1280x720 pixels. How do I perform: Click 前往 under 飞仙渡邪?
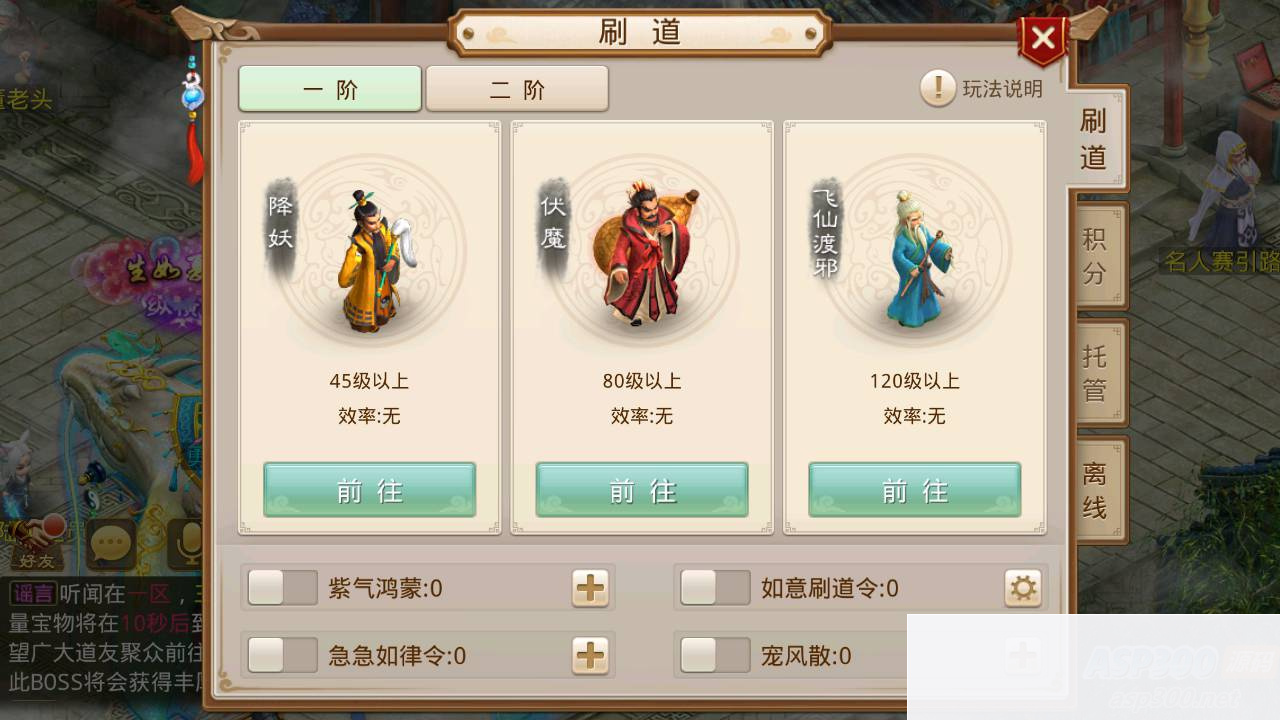point(913,490)
